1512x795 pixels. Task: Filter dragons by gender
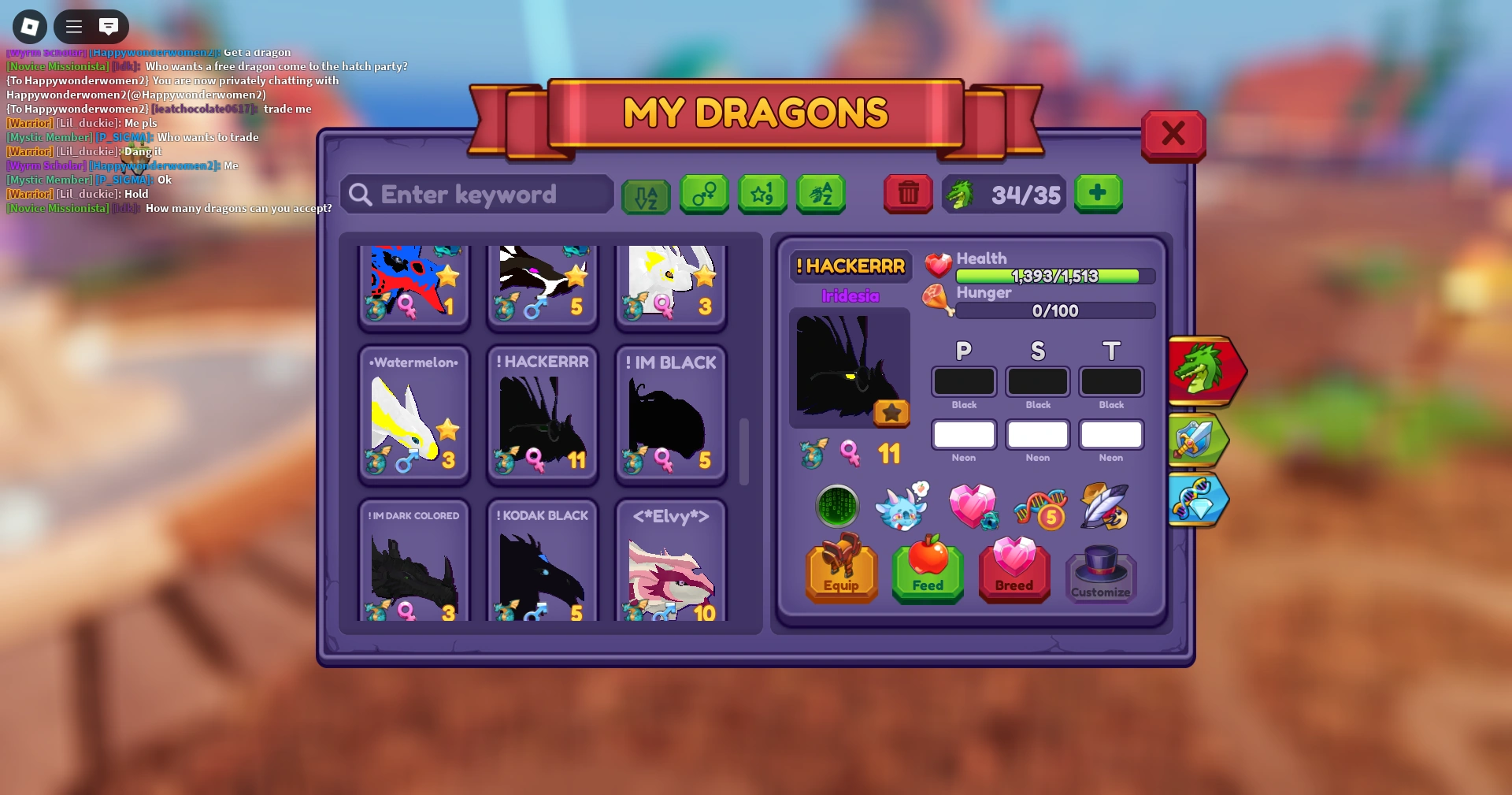point(704,195)
